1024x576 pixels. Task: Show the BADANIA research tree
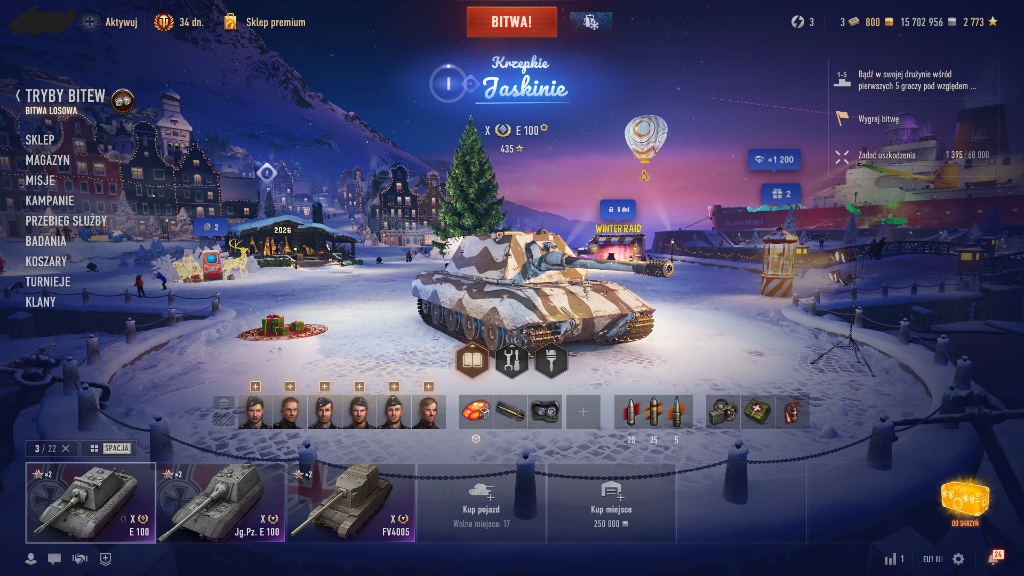[46, 241]
